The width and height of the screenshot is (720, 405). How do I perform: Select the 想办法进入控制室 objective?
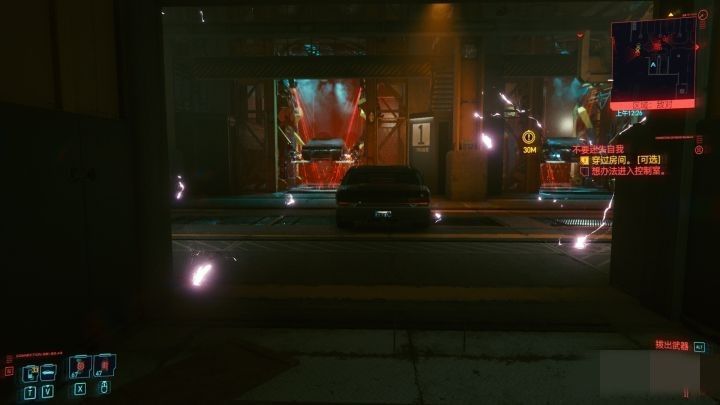tap(626, 170)
